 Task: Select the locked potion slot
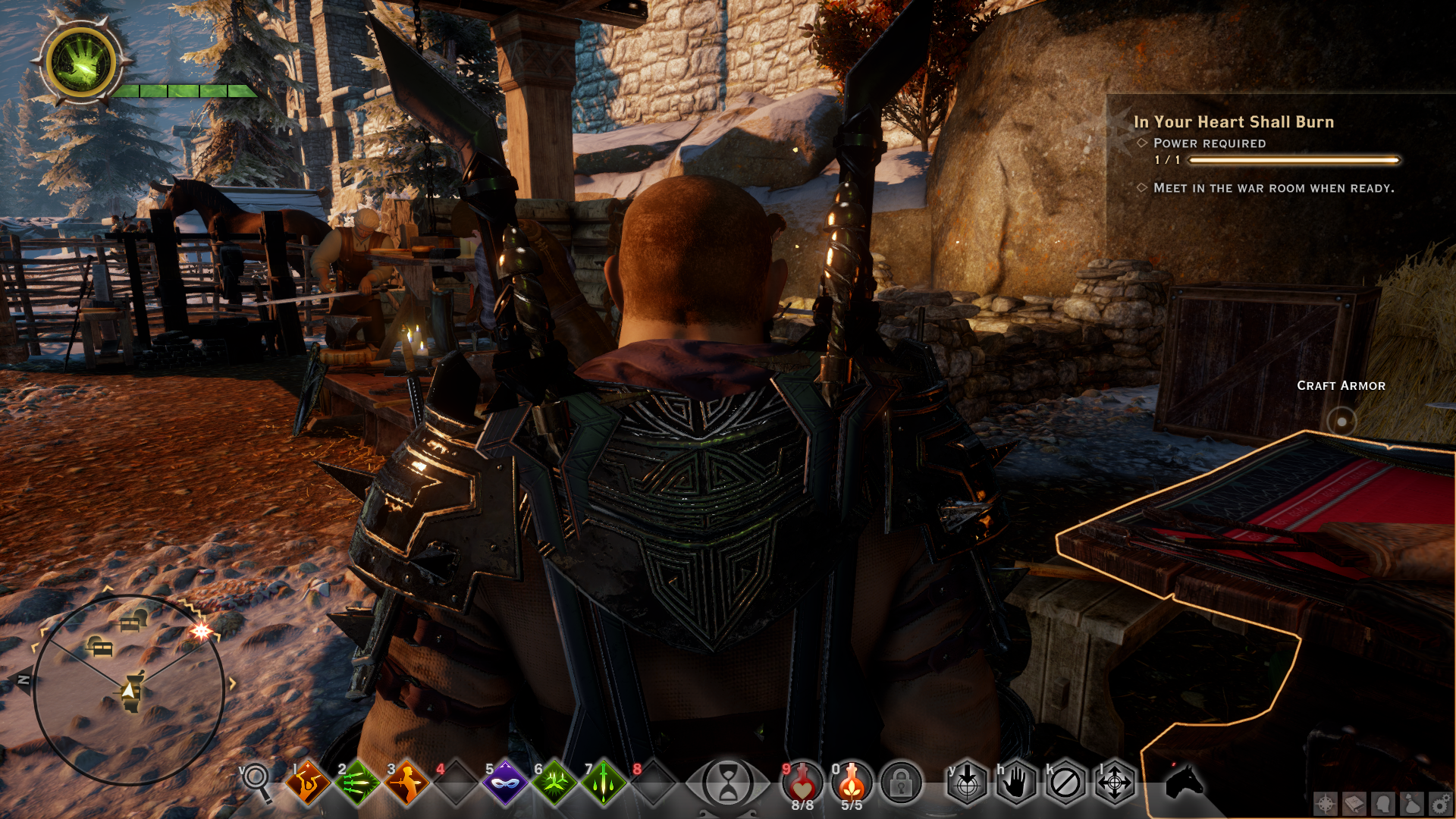[901, 782]
